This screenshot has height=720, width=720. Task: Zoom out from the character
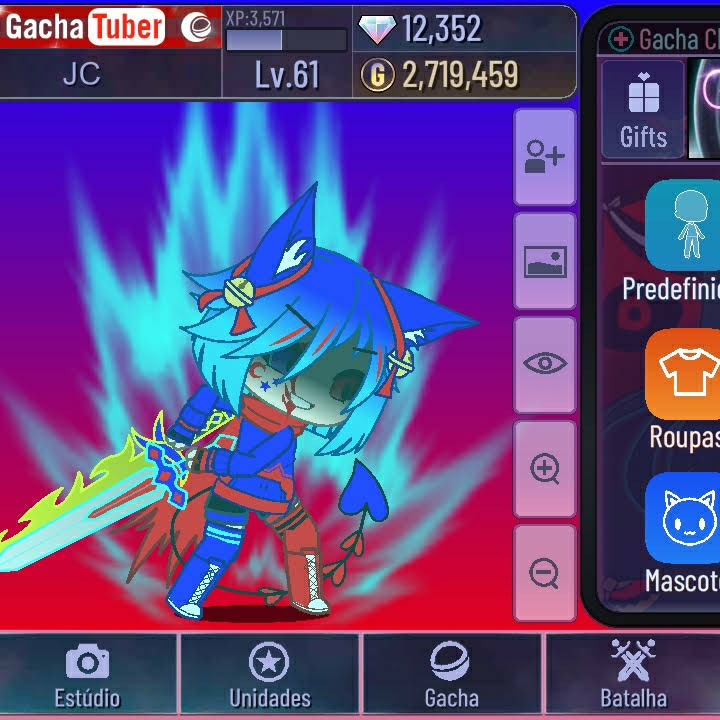click(x=545, y=573)
